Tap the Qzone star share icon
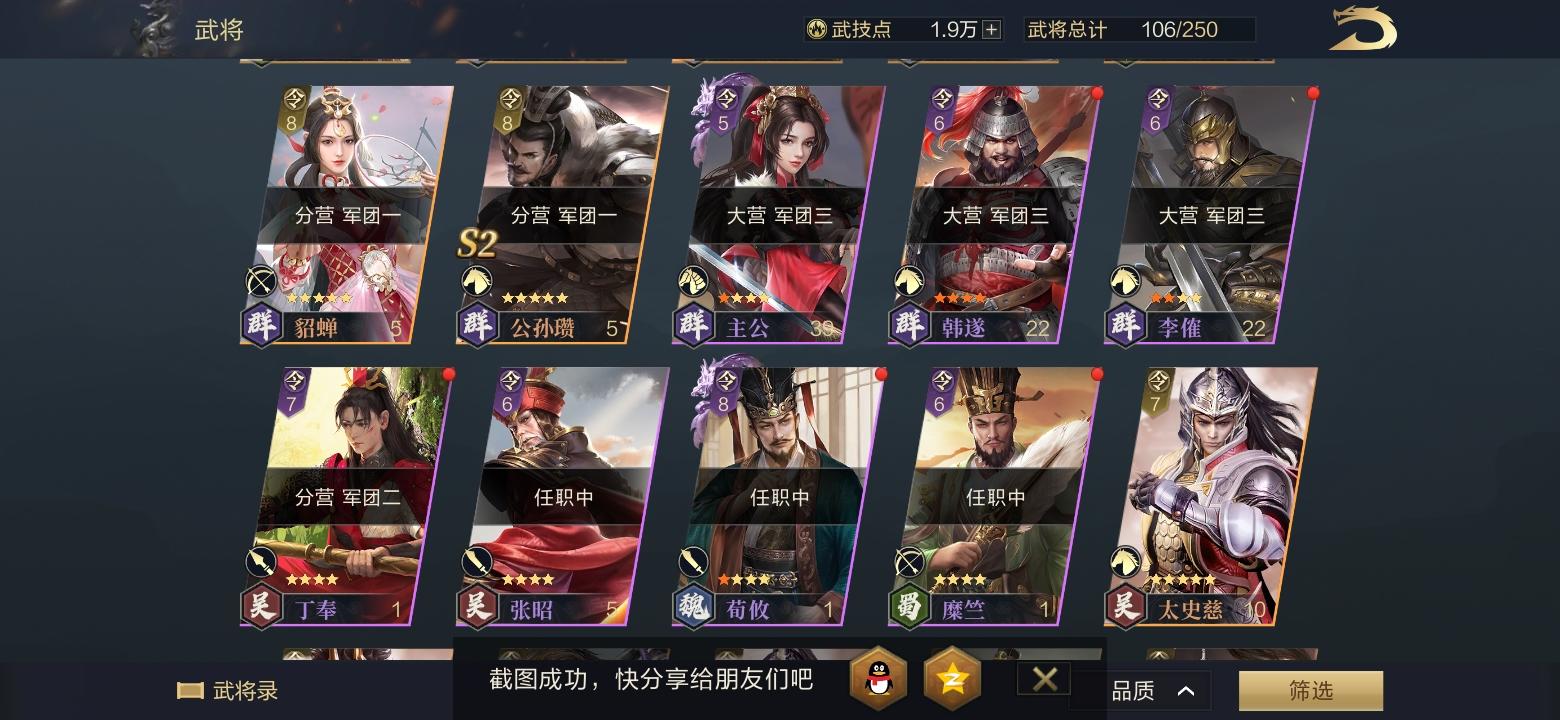This screenshot has width=1560, height=720. click(x=952, y=679)
